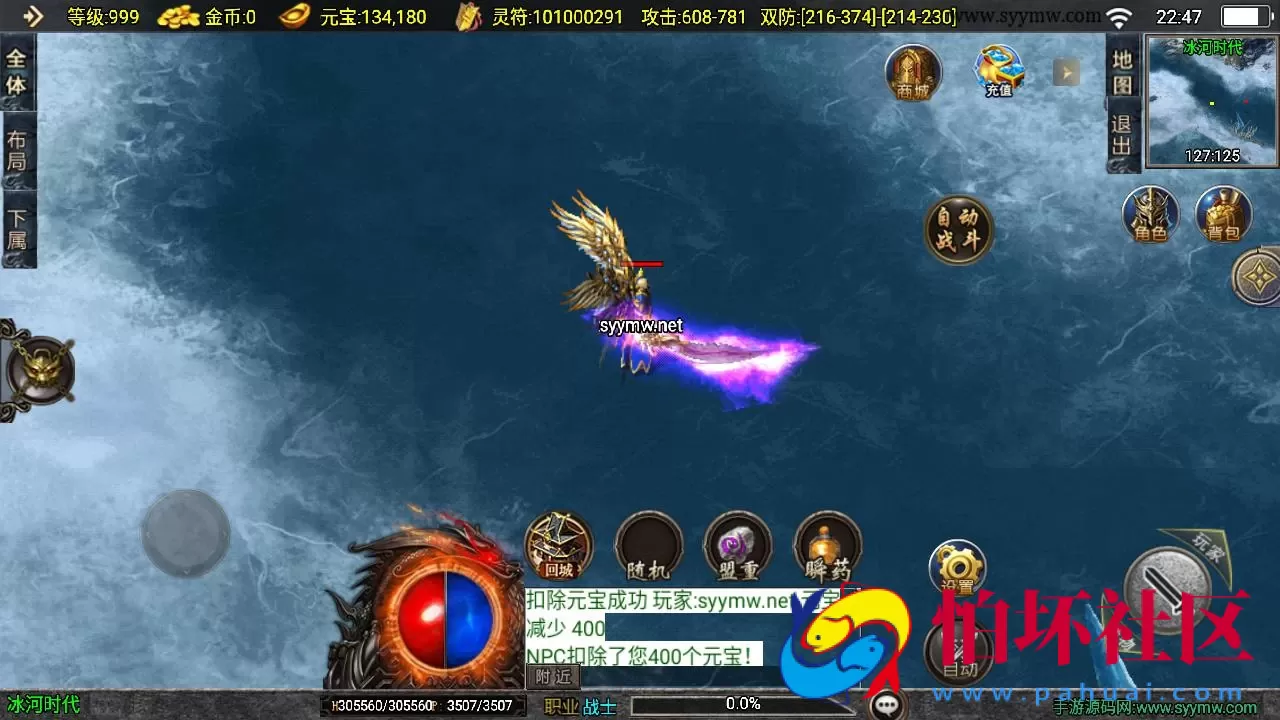This screenshot has width=1280, height=720.
Task: Open the chat emoji bubble near bottom
Action: (884, 703)
